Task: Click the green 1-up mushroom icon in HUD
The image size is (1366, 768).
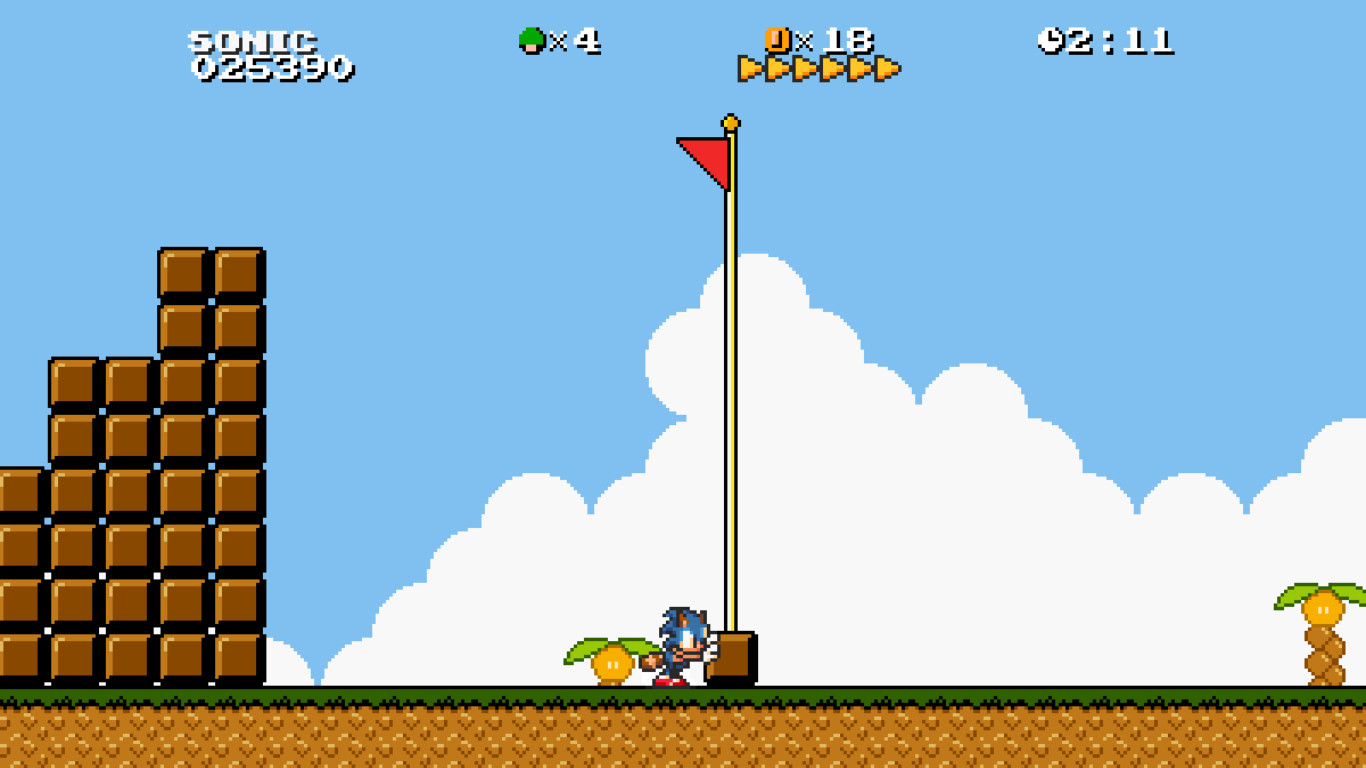Action: coord(533,38)
